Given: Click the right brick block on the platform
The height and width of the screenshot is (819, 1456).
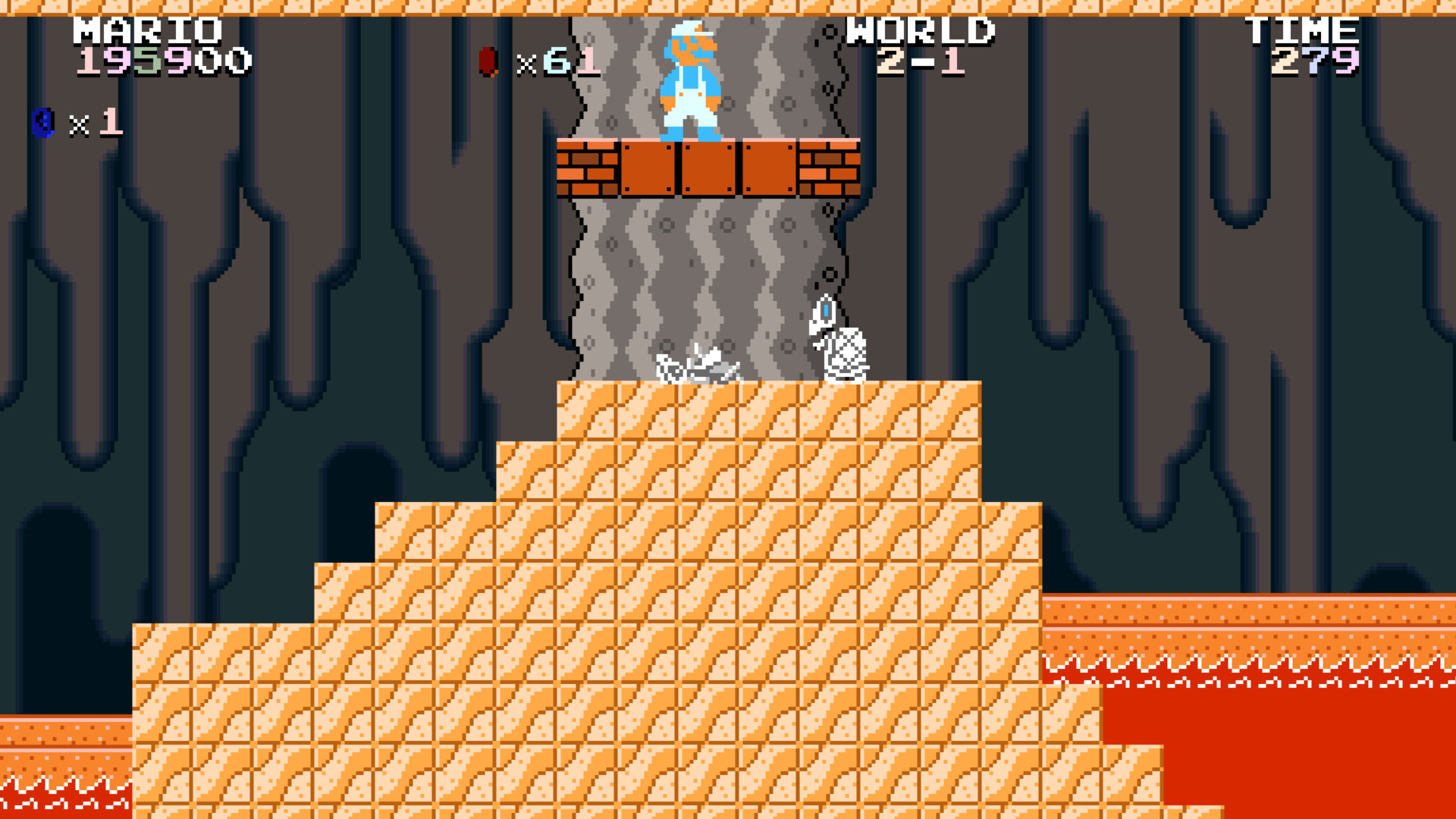Looking at the screenshot, I should click(830, 168).
